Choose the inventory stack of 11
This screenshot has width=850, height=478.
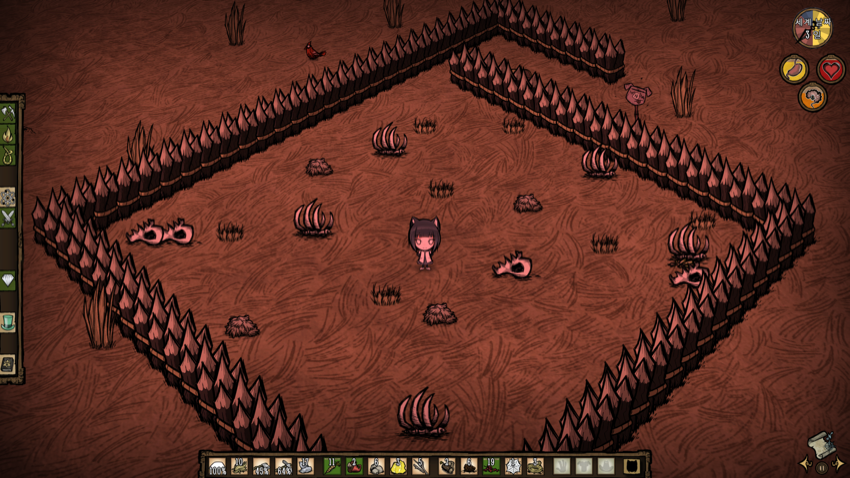click(333, 466)
